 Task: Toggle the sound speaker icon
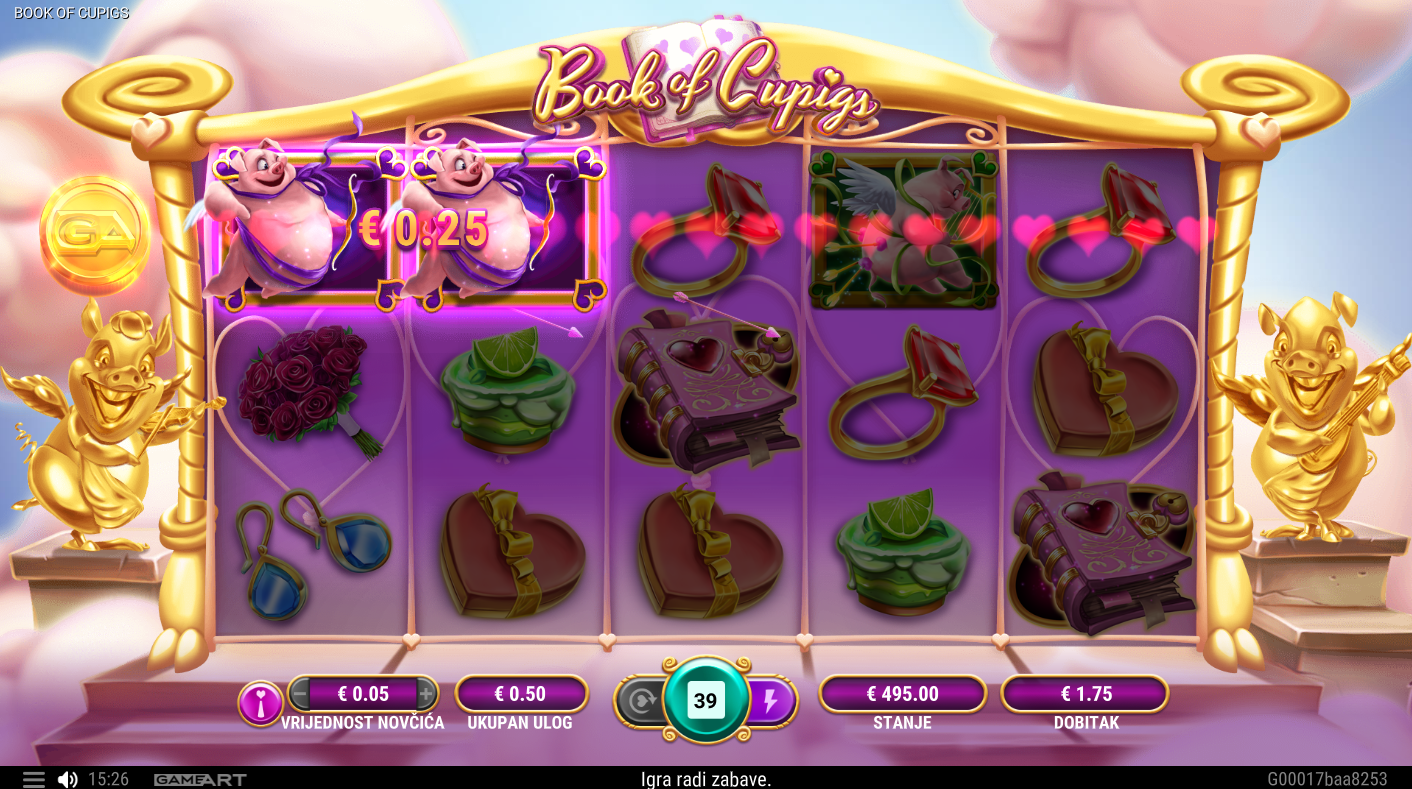click(x=67, y=779)
